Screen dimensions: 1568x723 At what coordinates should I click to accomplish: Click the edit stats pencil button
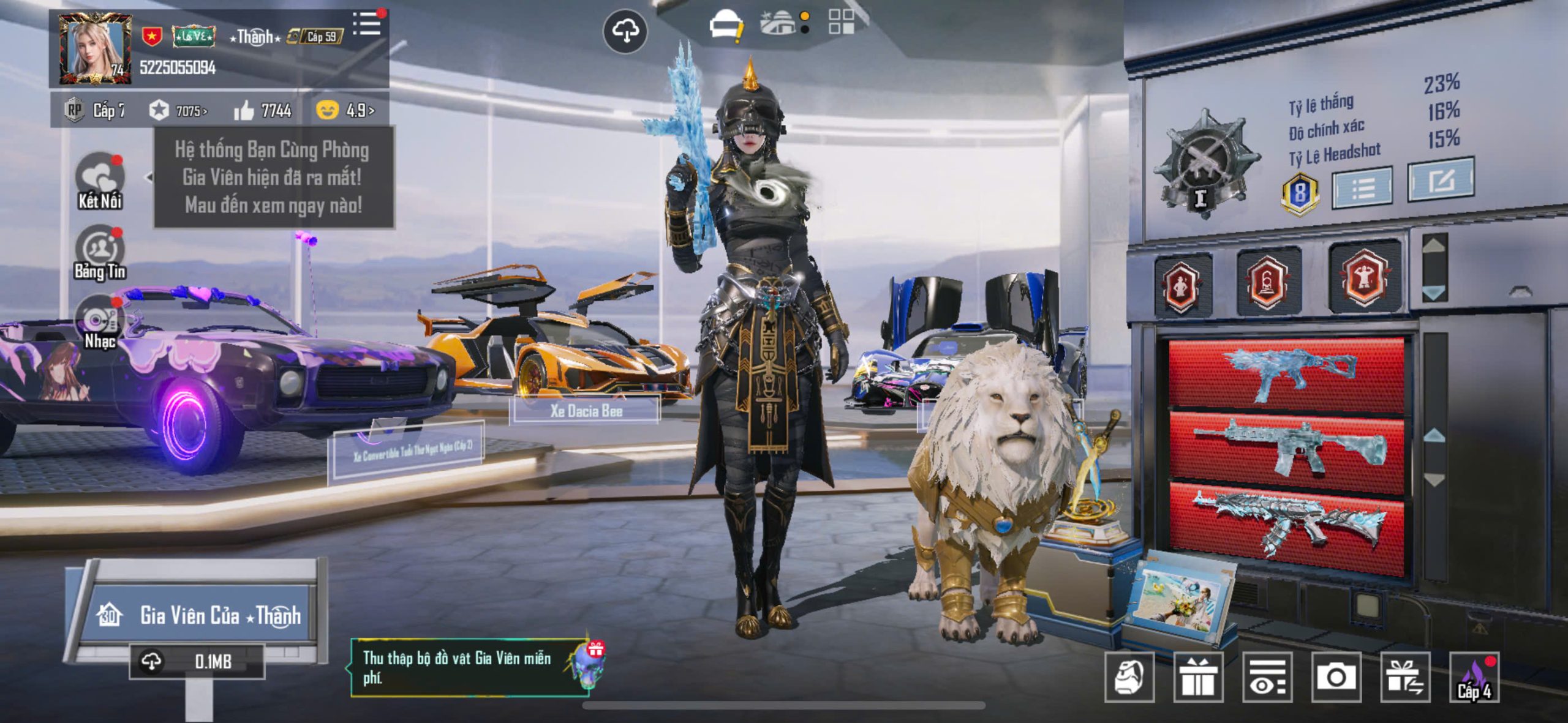[x=1440, y=179]
